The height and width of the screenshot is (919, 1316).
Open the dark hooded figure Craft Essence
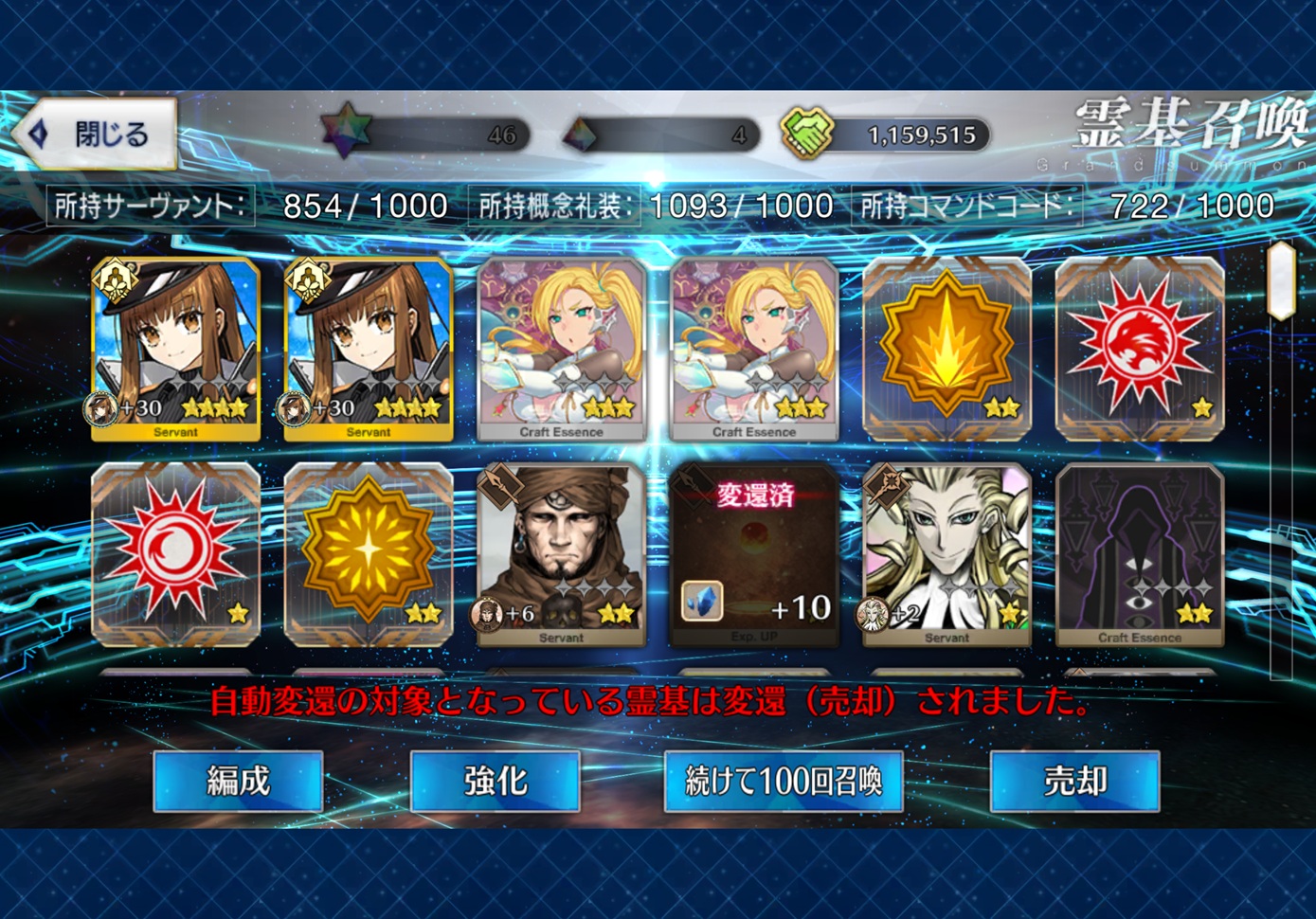pyautogui.click(x=1139, y=554)
